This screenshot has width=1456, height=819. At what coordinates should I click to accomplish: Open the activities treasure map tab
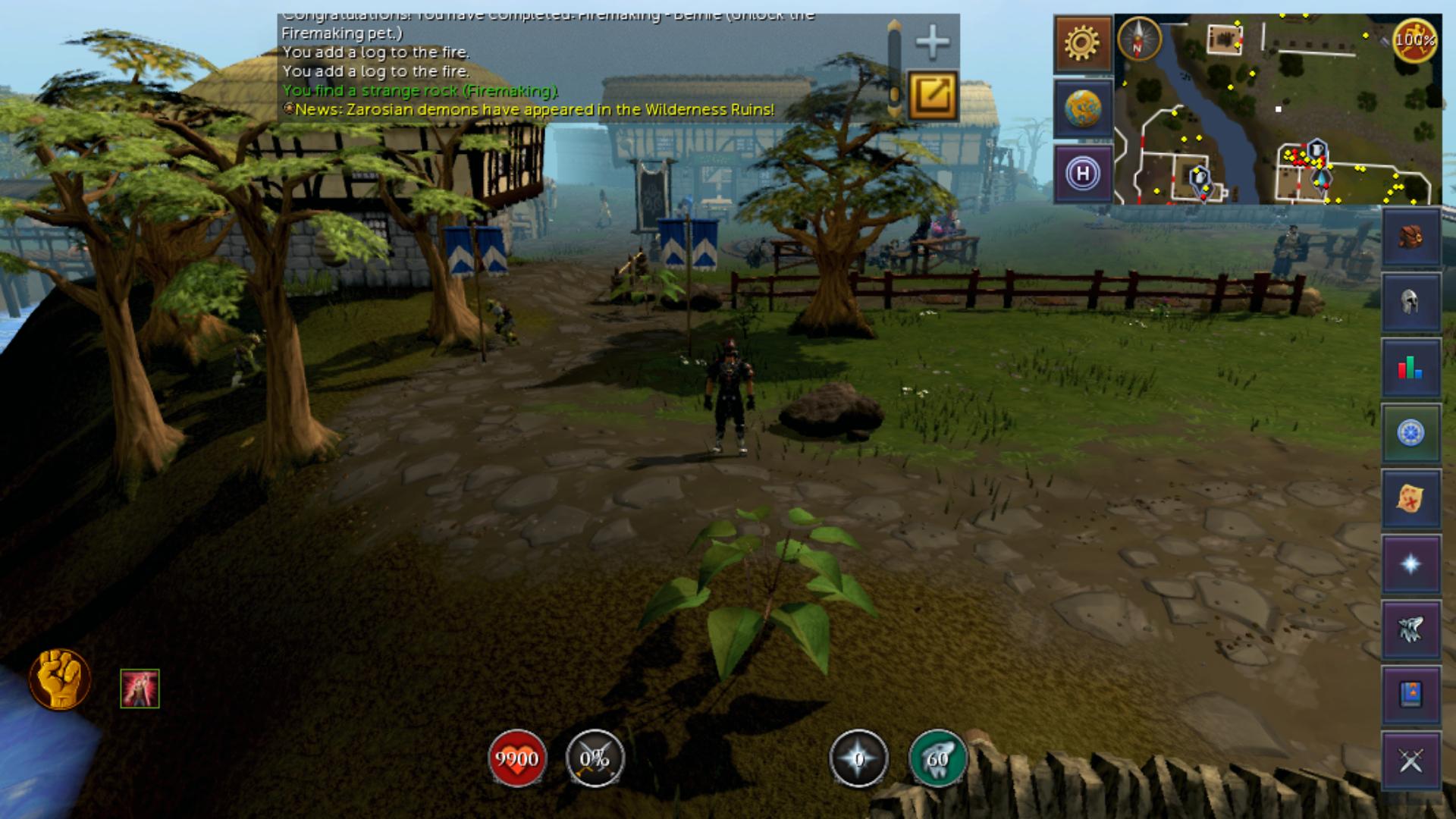click(x=1411, y=498)
